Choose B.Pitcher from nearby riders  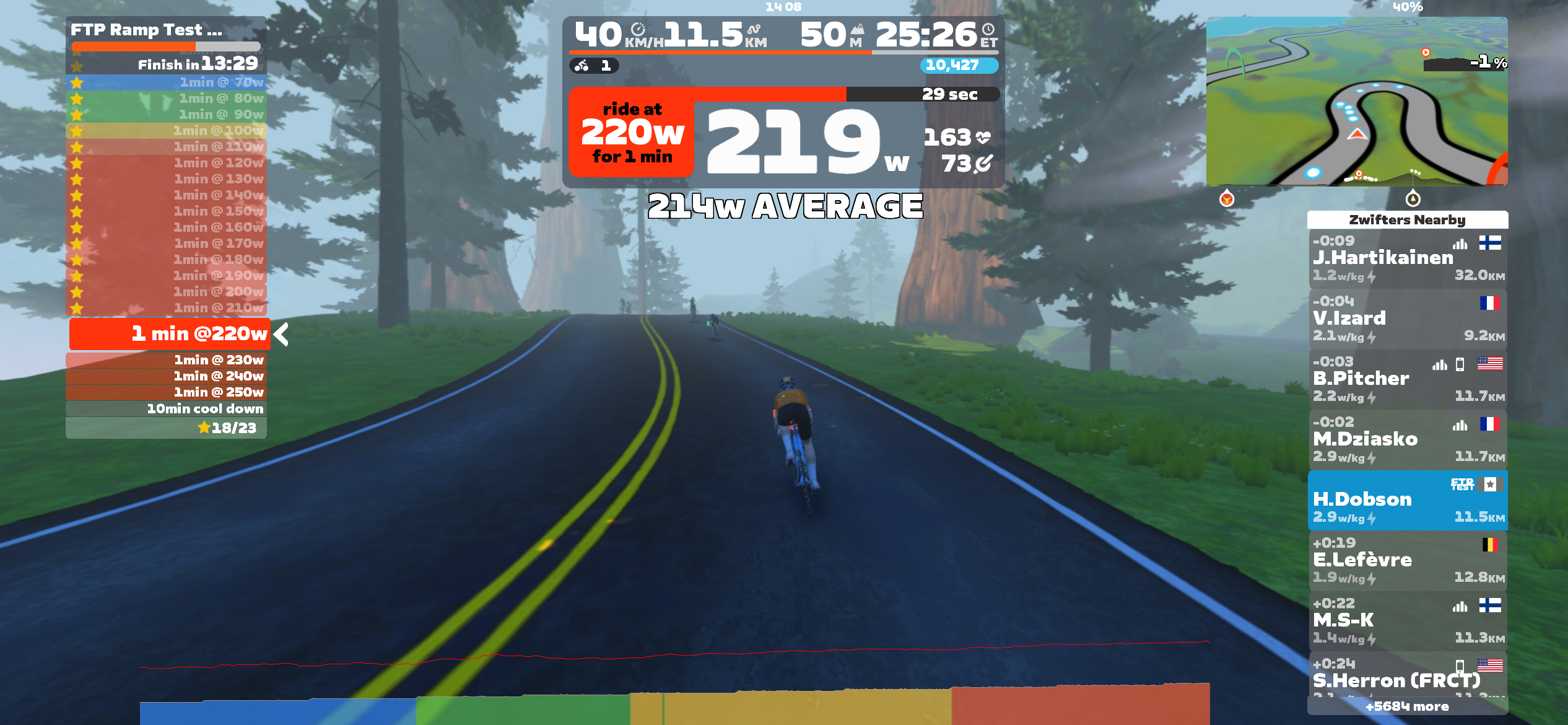[x=1407, y=379]
